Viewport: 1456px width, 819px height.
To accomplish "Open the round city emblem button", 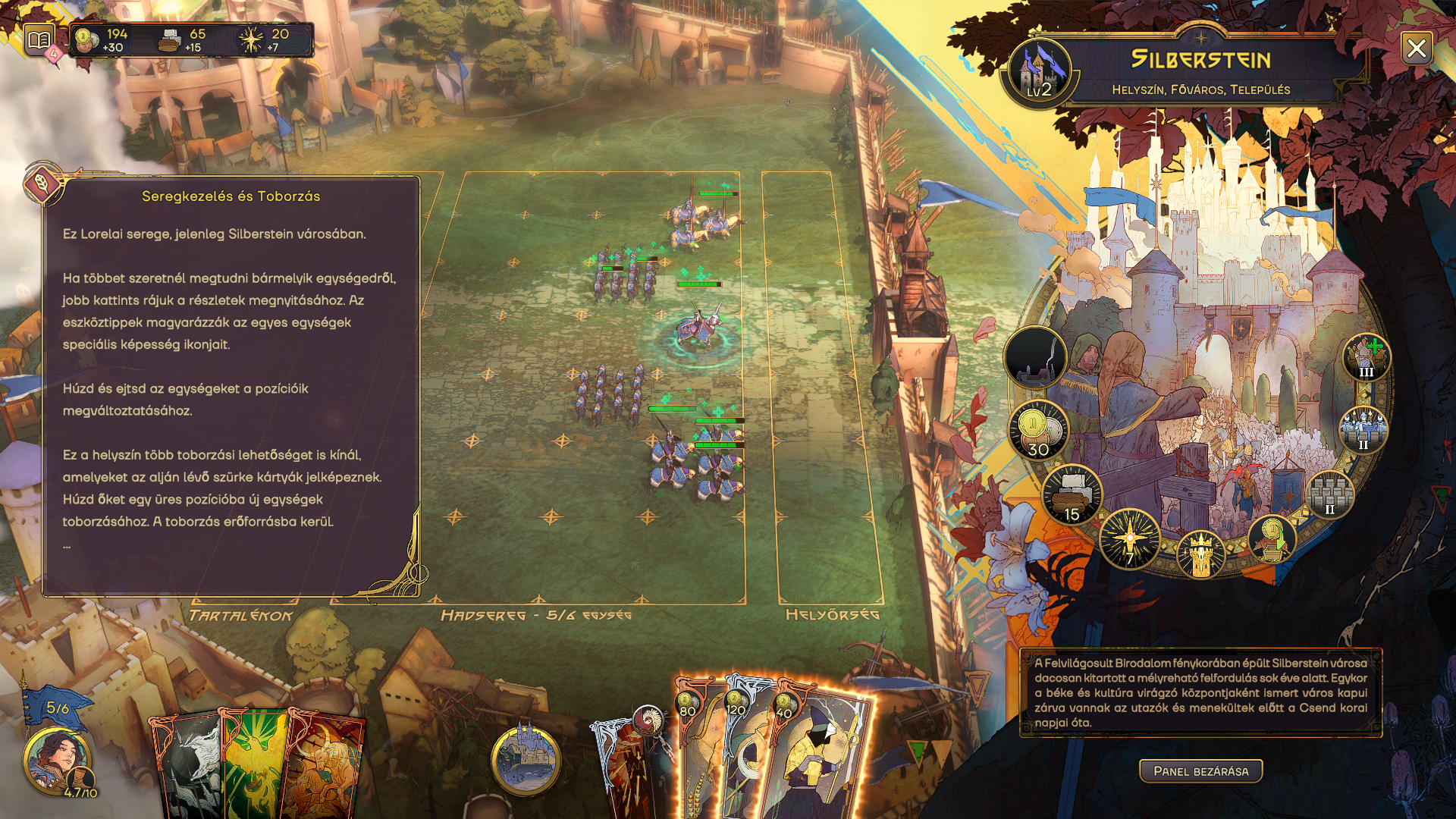I will [526, 759].
